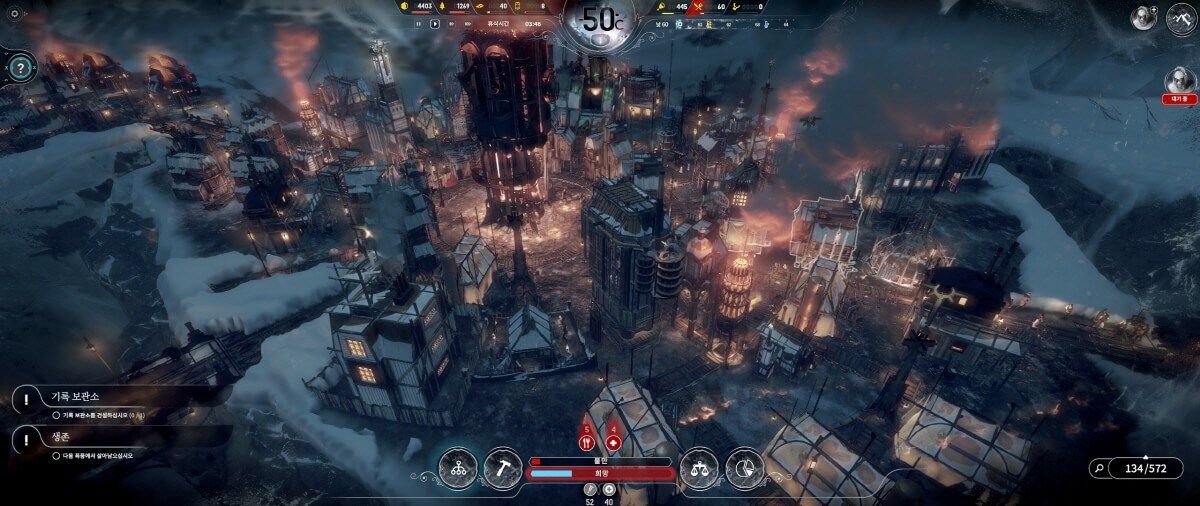This screenshot has height=506, width=1200.
Task: Set game to normal play speed
Action: click(435, 23)
